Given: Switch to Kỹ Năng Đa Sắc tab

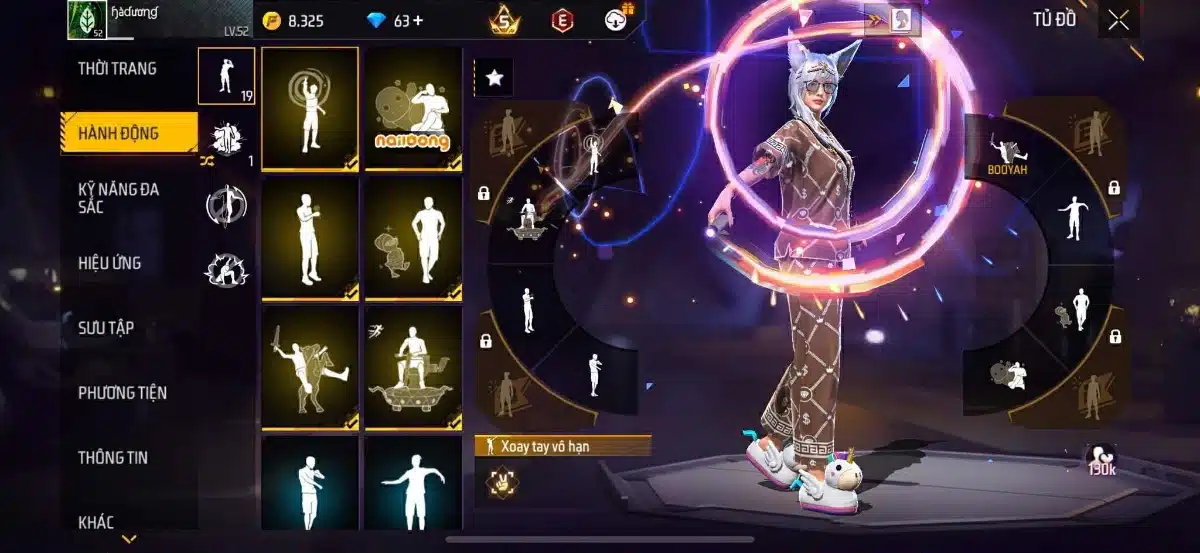Looking at the screenshot, I should coord(118,197).
